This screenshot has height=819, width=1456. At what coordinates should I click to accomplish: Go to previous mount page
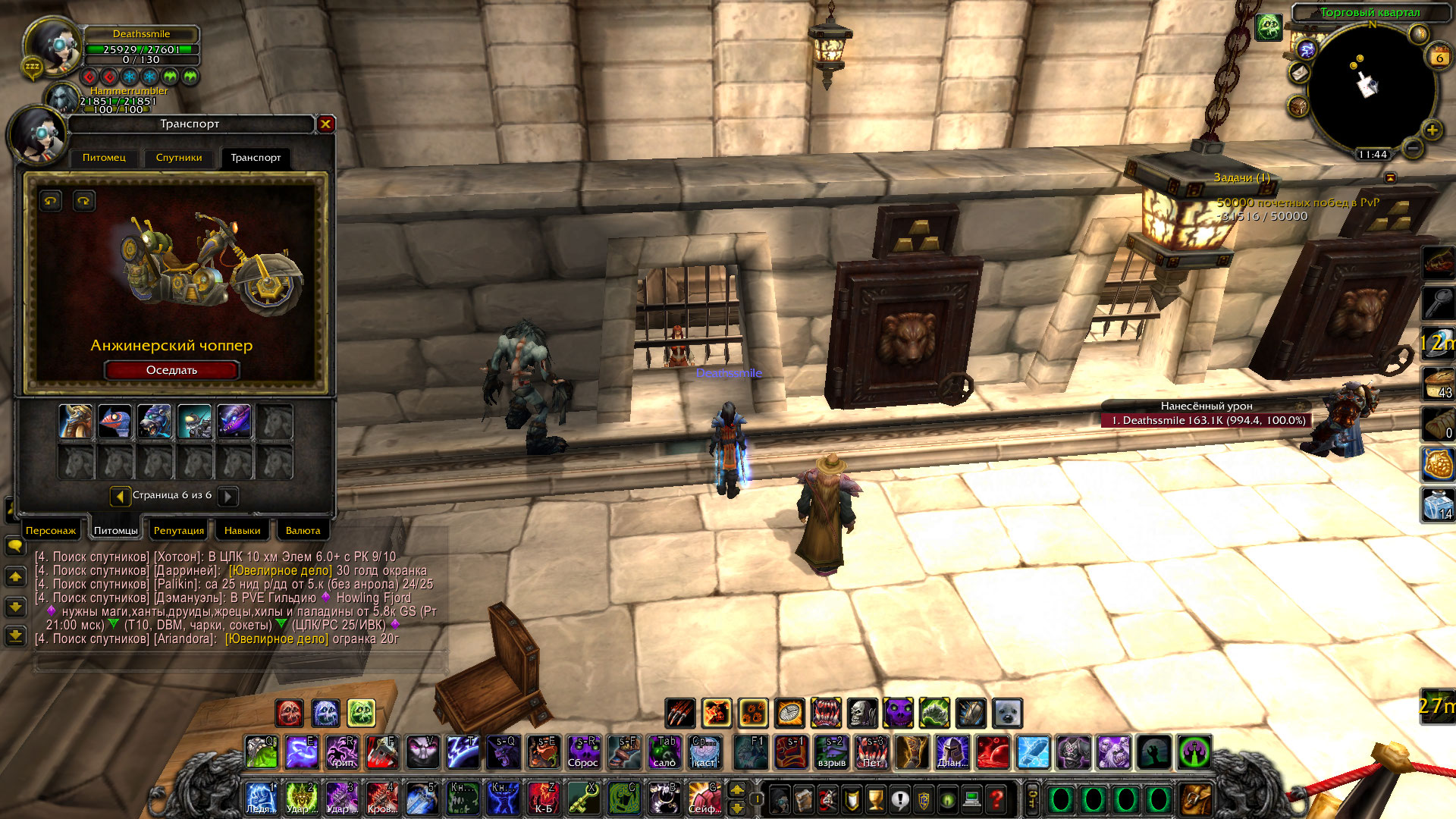[x=120, y=496]
